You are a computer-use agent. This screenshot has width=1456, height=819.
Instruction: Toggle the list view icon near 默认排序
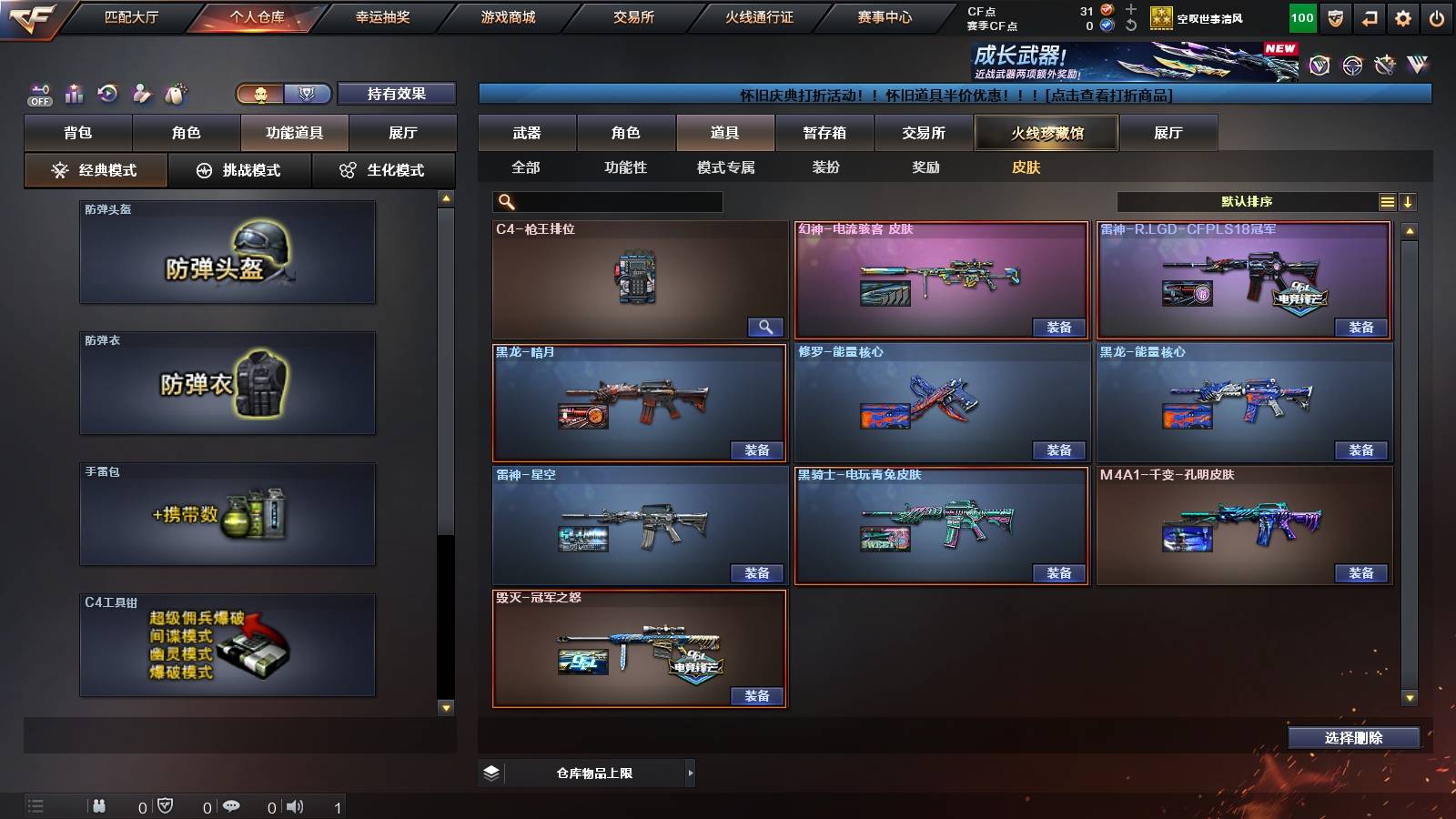[1386, 201]
